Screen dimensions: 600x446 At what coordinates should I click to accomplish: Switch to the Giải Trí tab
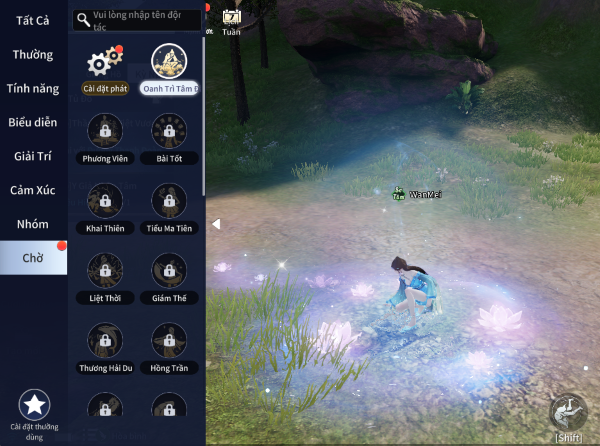(x=33, y=156)
